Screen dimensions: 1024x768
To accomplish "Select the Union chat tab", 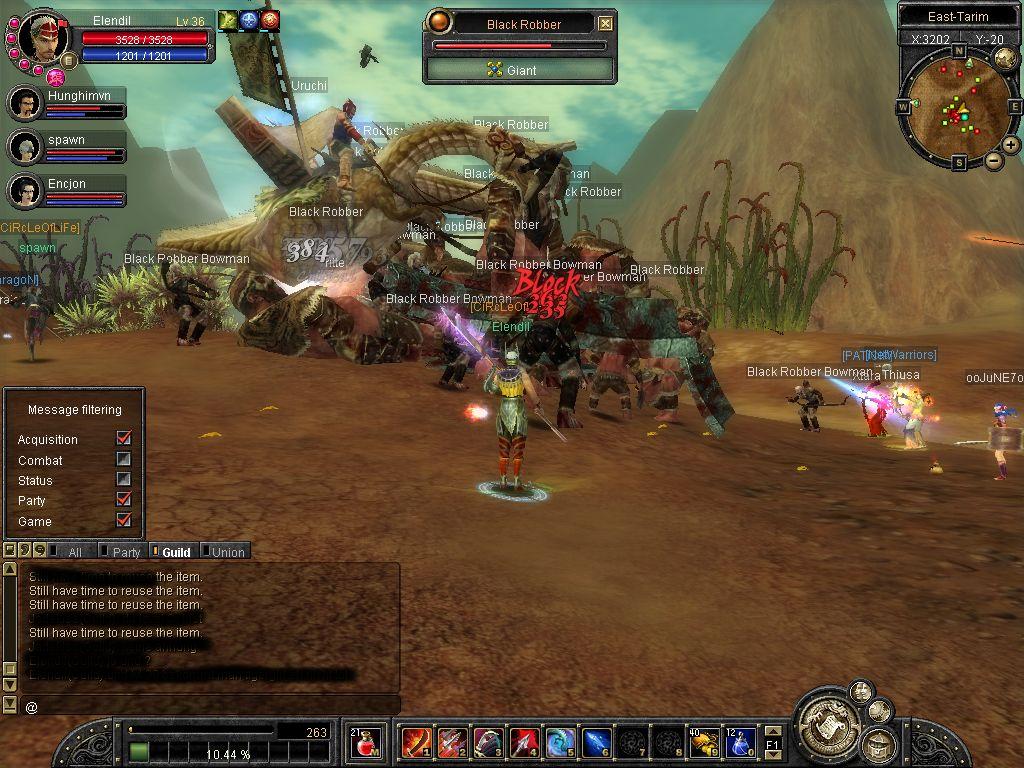I will pyautogui.click(x=227, y=552).
